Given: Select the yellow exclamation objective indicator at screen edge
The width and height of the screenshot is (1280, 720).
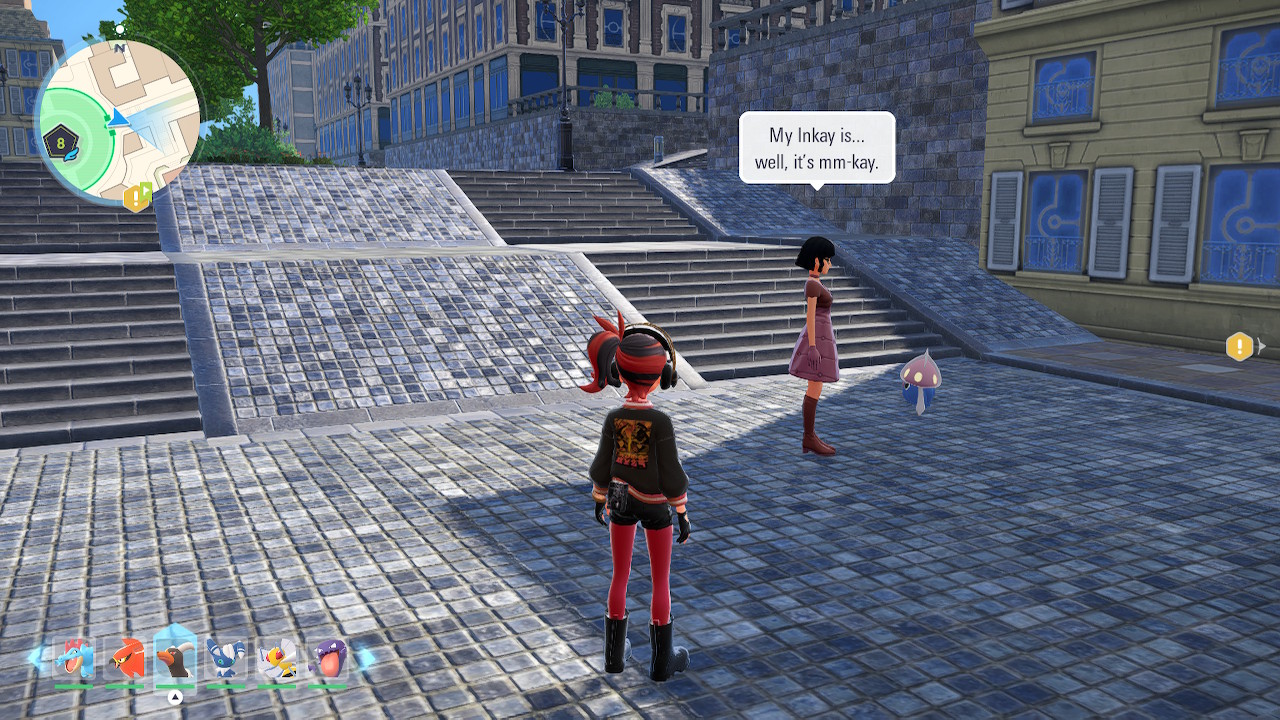Looking at the screenshot, I should coord(1240,347).
